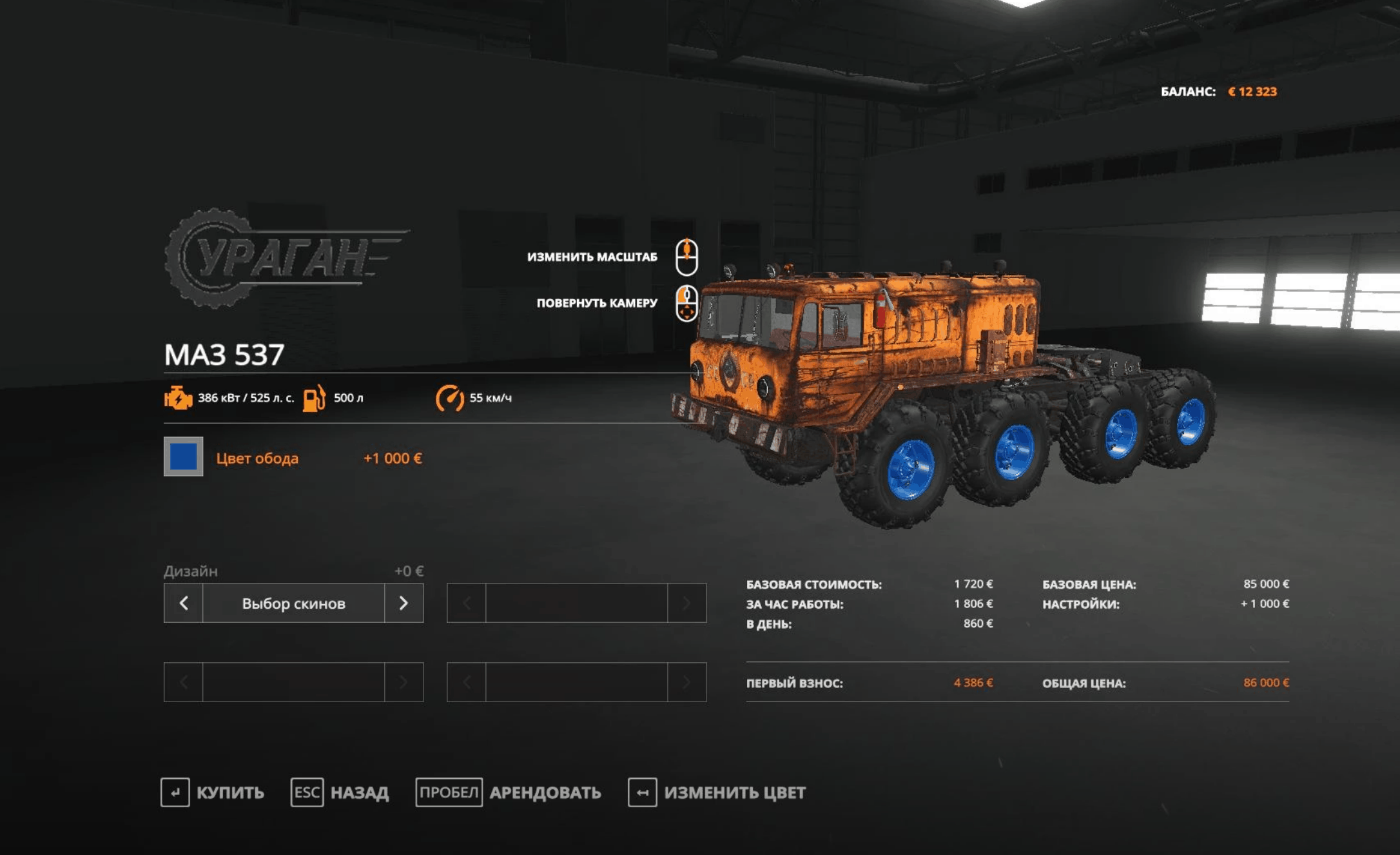Screen dimensions: 1400x855
Task: Buy the MAZ 537 with Купить
Action: click(x=213, y=792)
